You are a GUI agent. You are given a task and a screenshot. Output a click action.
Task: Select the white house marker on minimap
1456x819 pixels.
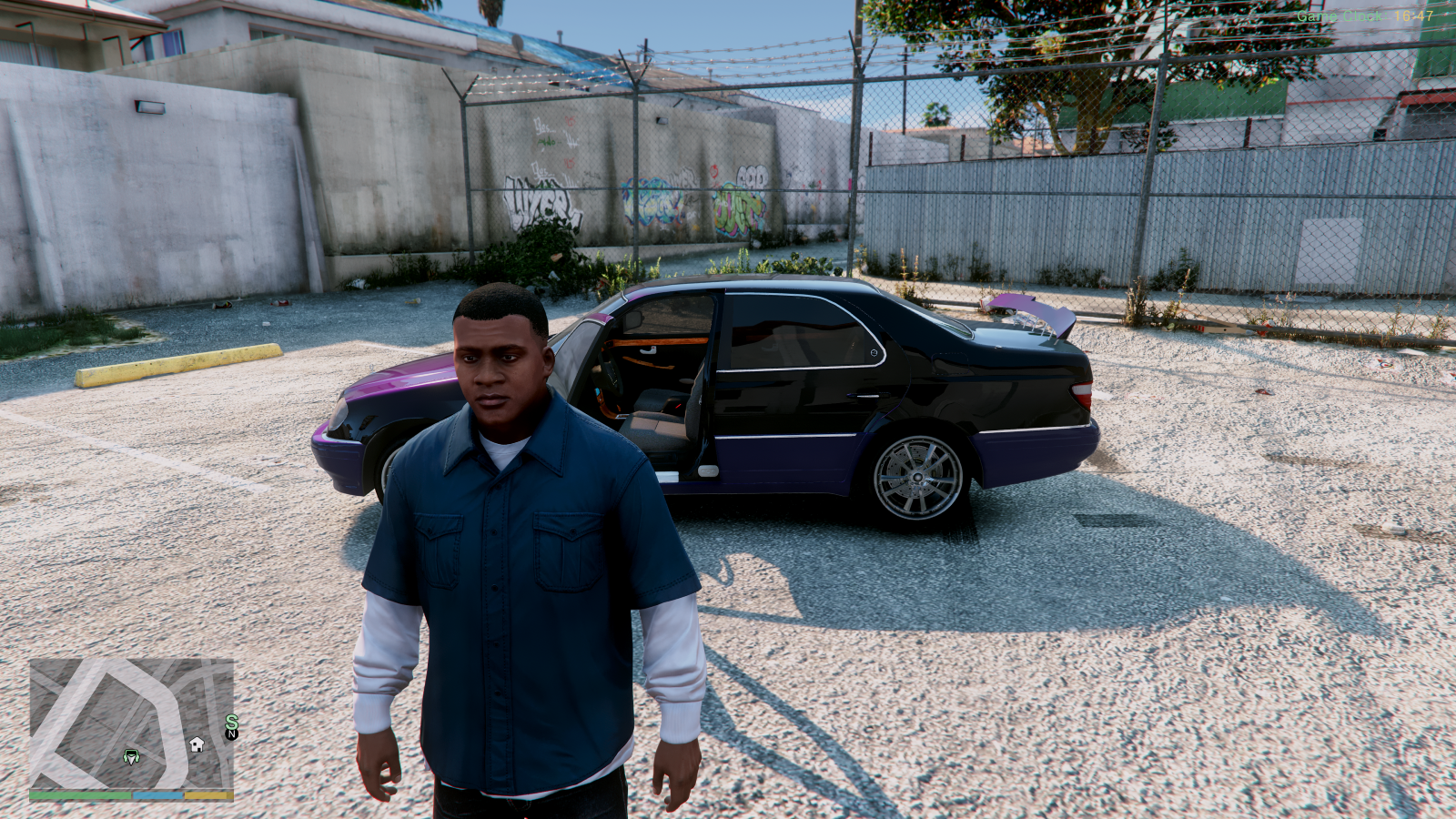197,744
